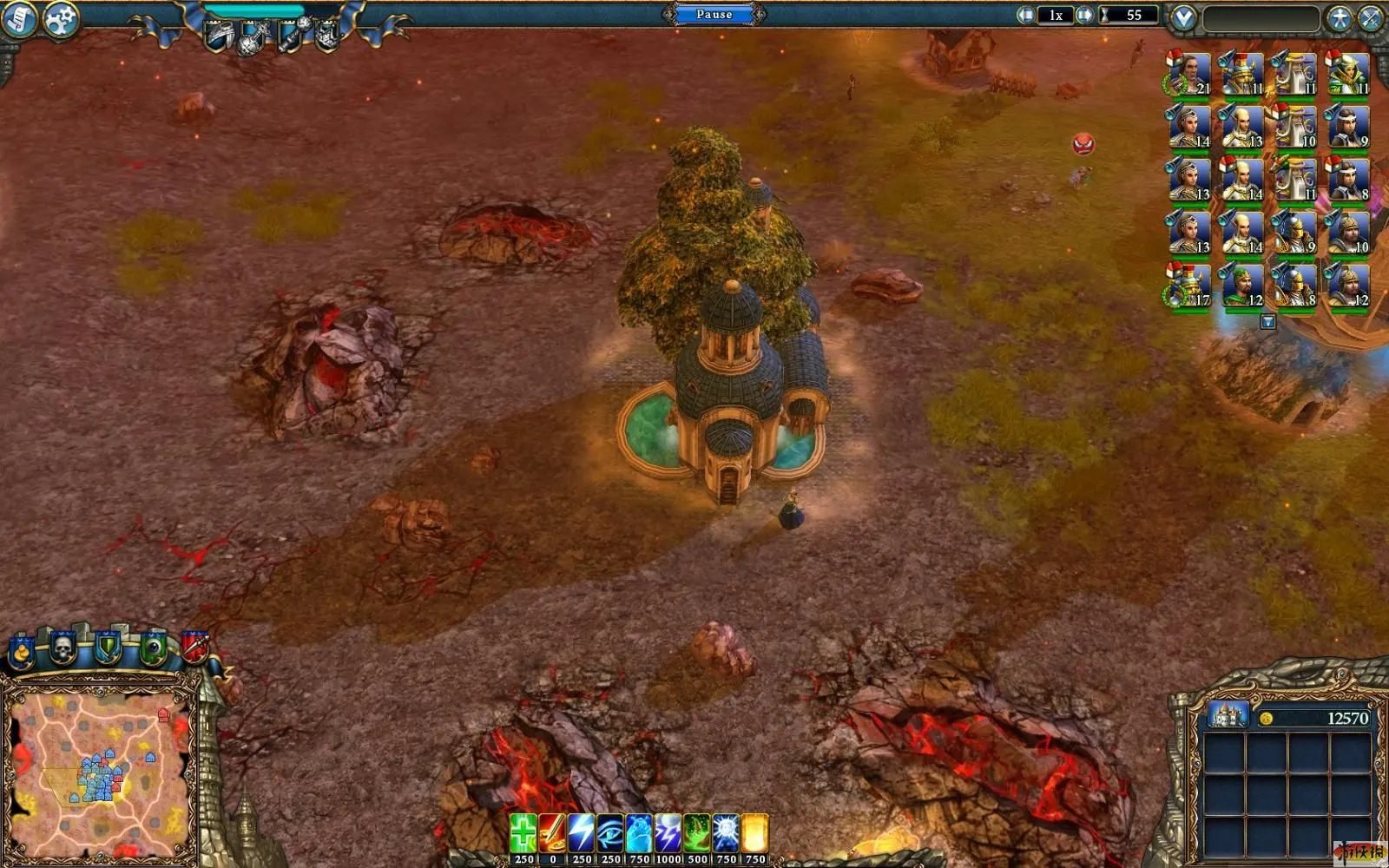Image resolution: width=1389 pixels, height=868 pixels.
Task: Select the red sword banner
Action: pyautogui.click(x=194, y=647)
